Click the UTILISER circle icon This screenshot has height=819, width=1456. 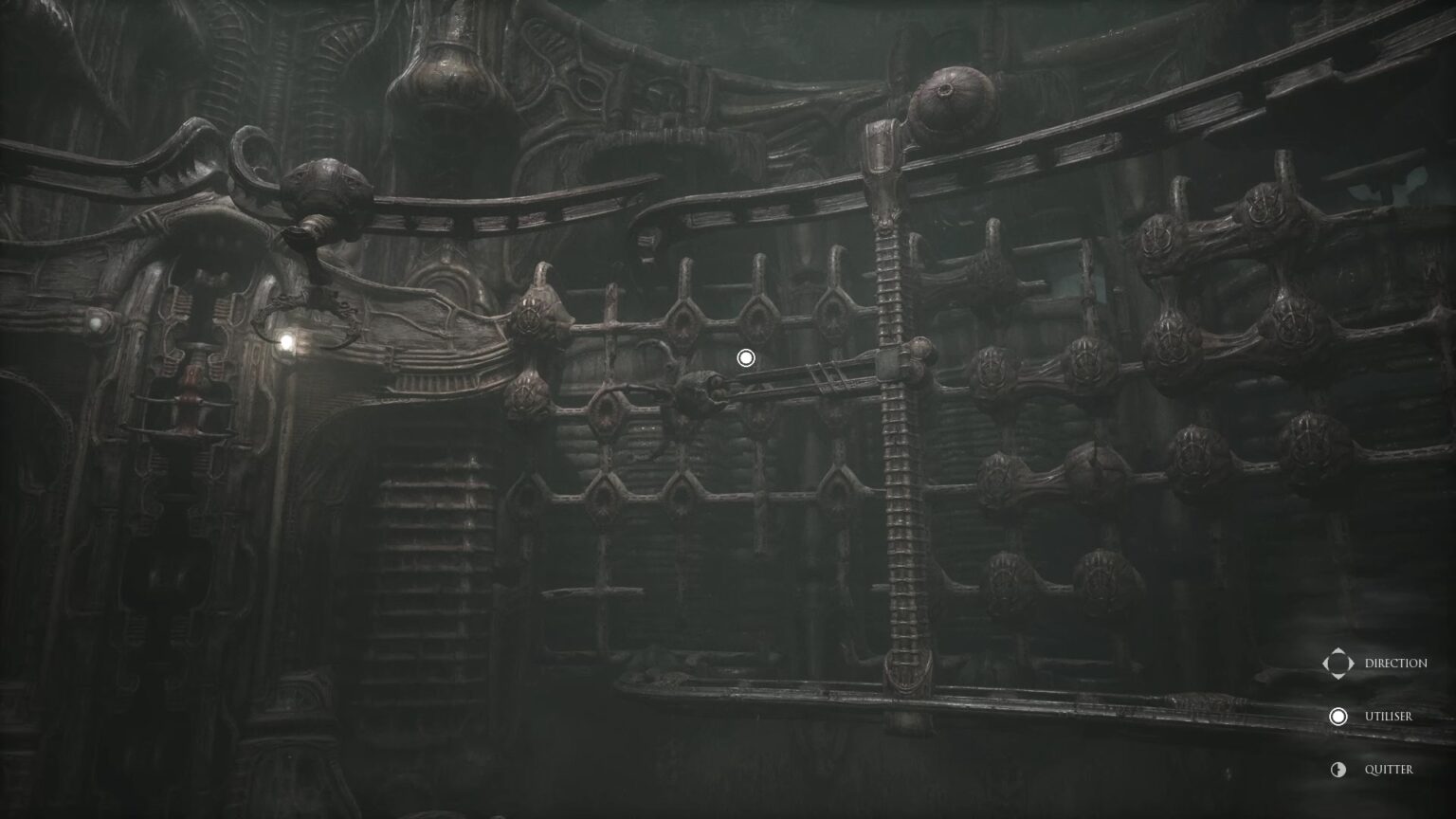click(1338, 717)
